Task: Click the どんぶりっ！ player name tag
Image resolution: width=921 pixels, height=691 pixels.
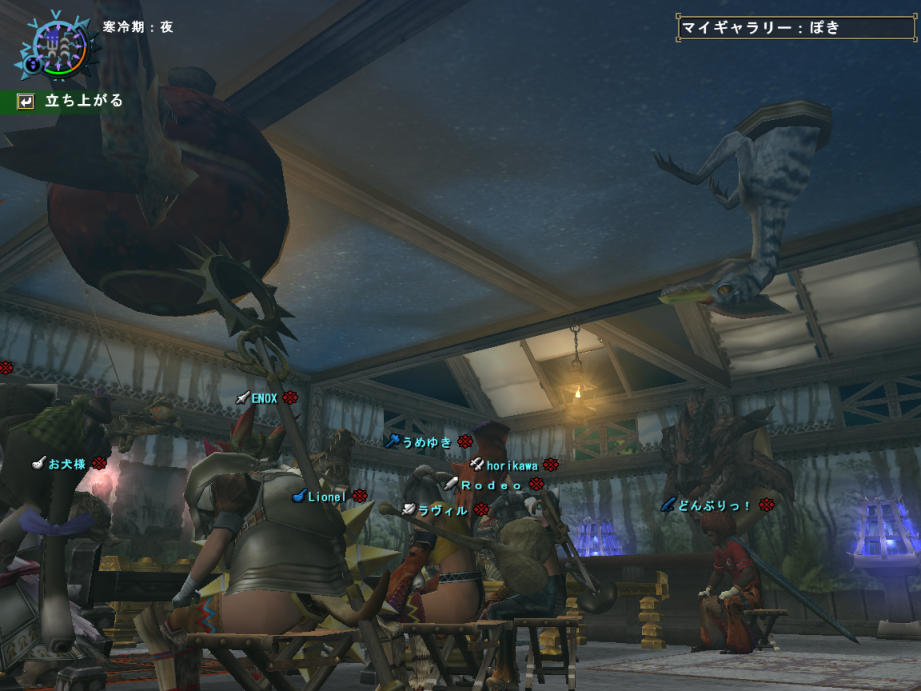Action: [714, 505]
